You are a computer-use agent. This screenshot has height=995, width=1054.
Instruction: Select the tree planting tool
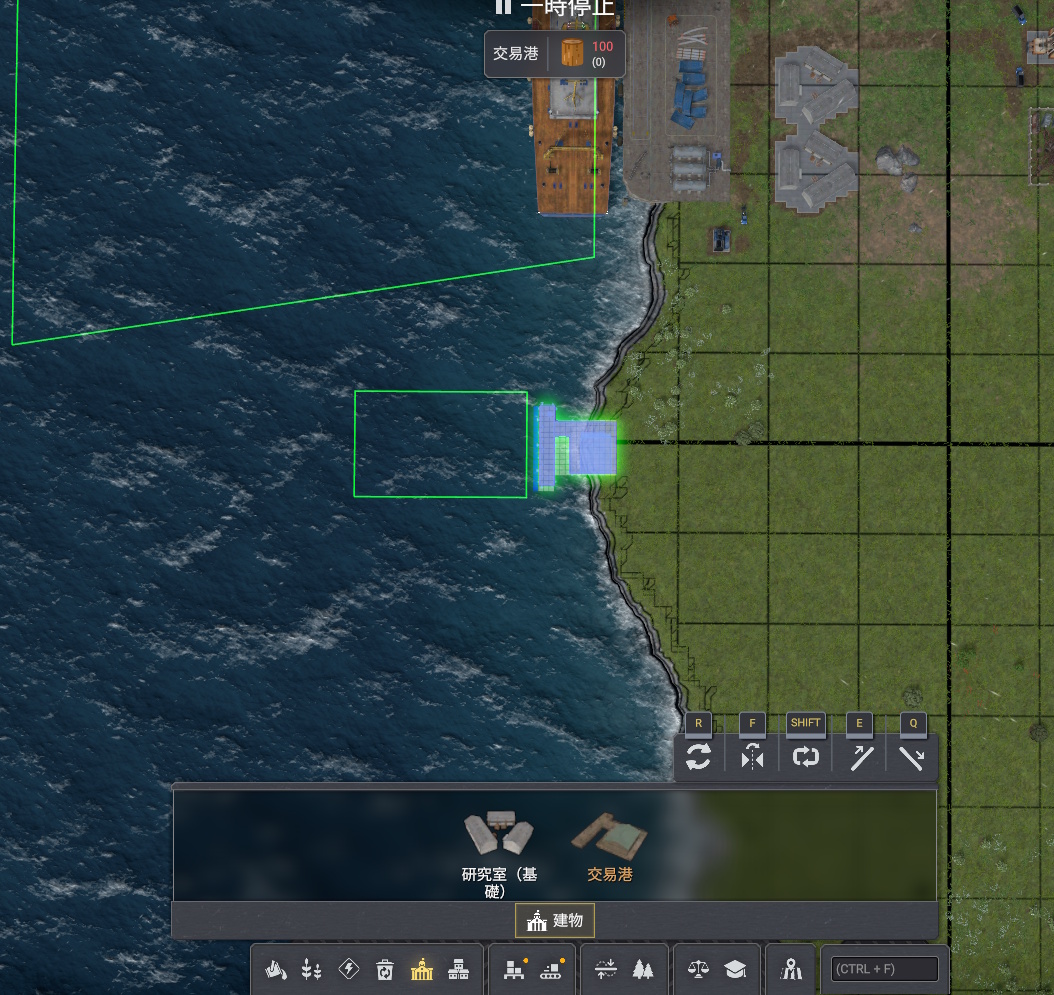642,969
